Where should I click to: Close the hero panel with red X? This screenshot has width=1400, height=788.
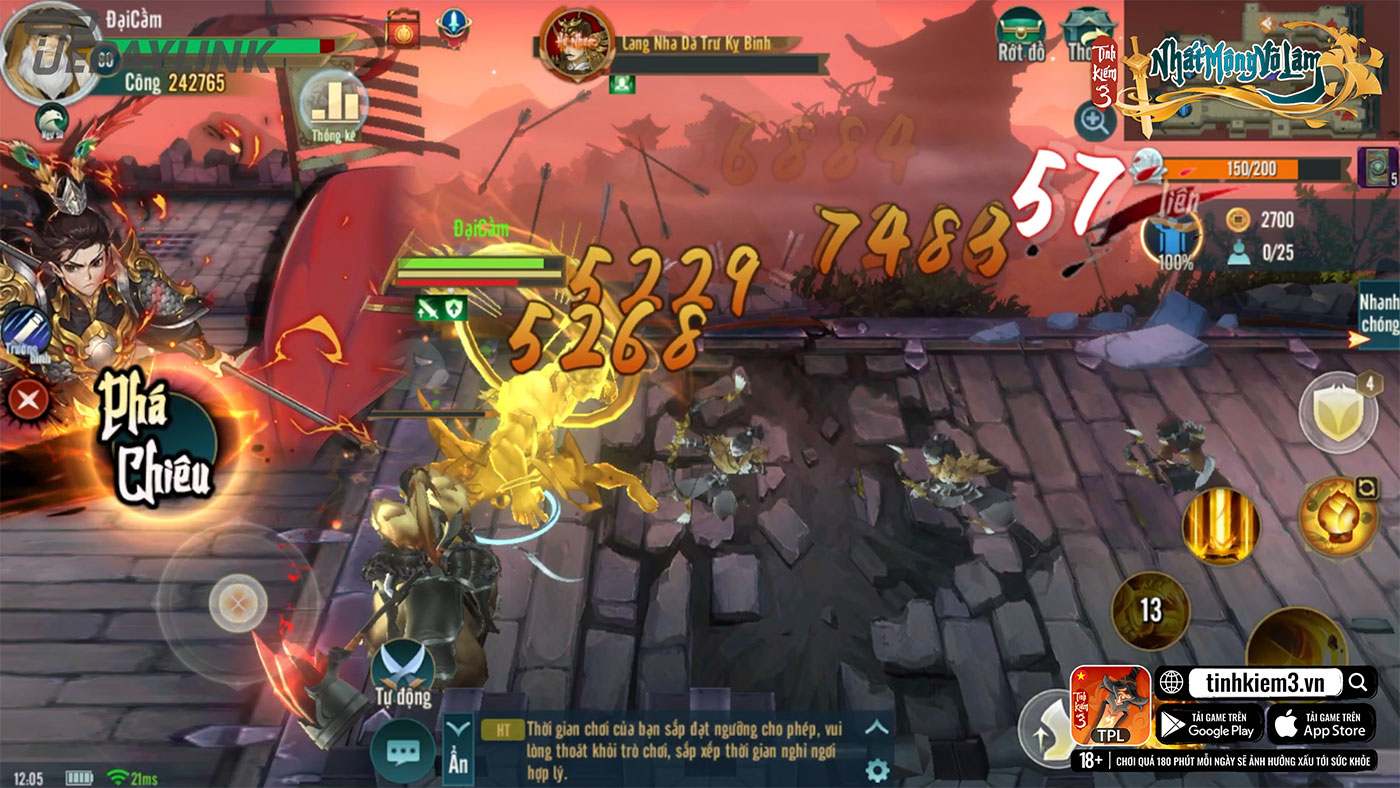point(29,401)
